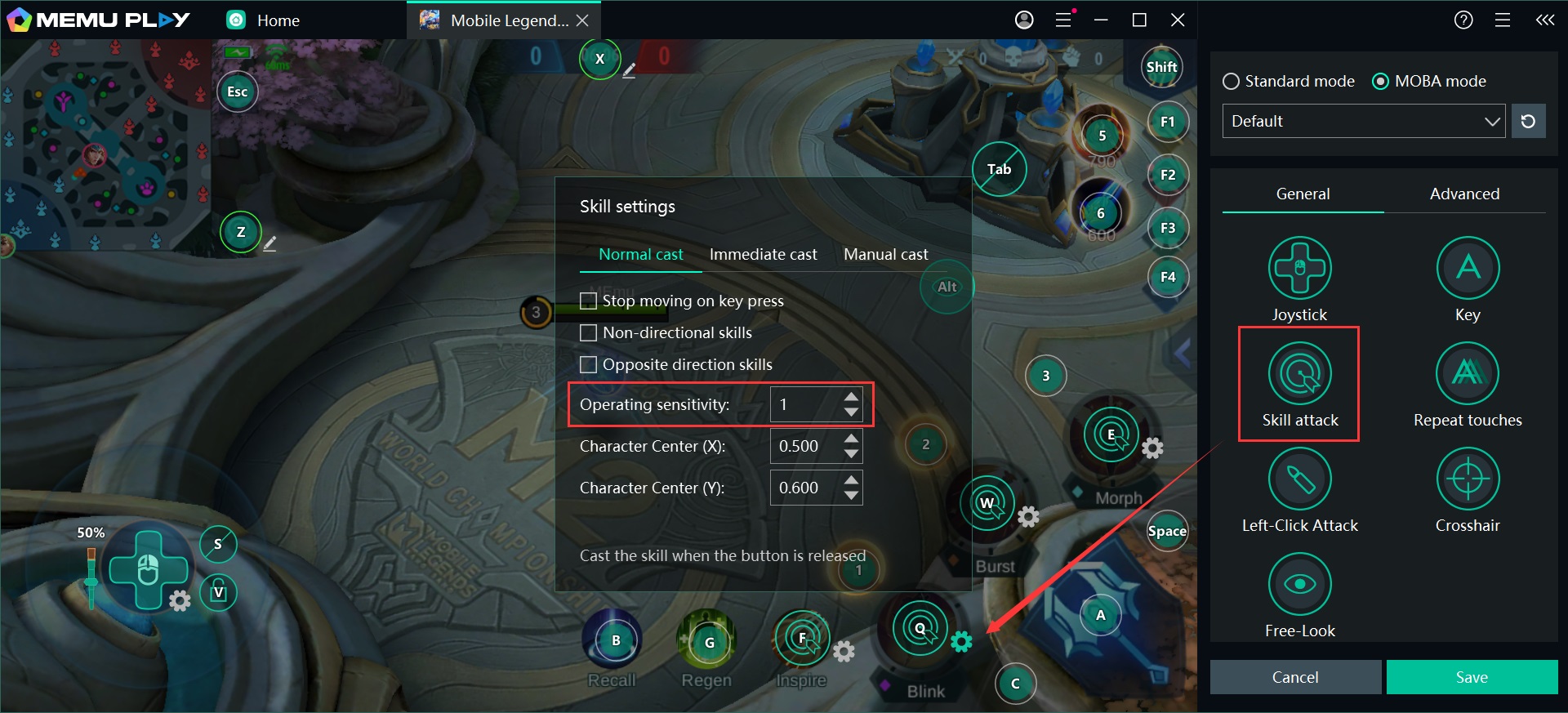Image resolution: width=1568 pixels, height=713 pixels.
Task: Choose the Free-Look control icon
Action: (1299, 585)
